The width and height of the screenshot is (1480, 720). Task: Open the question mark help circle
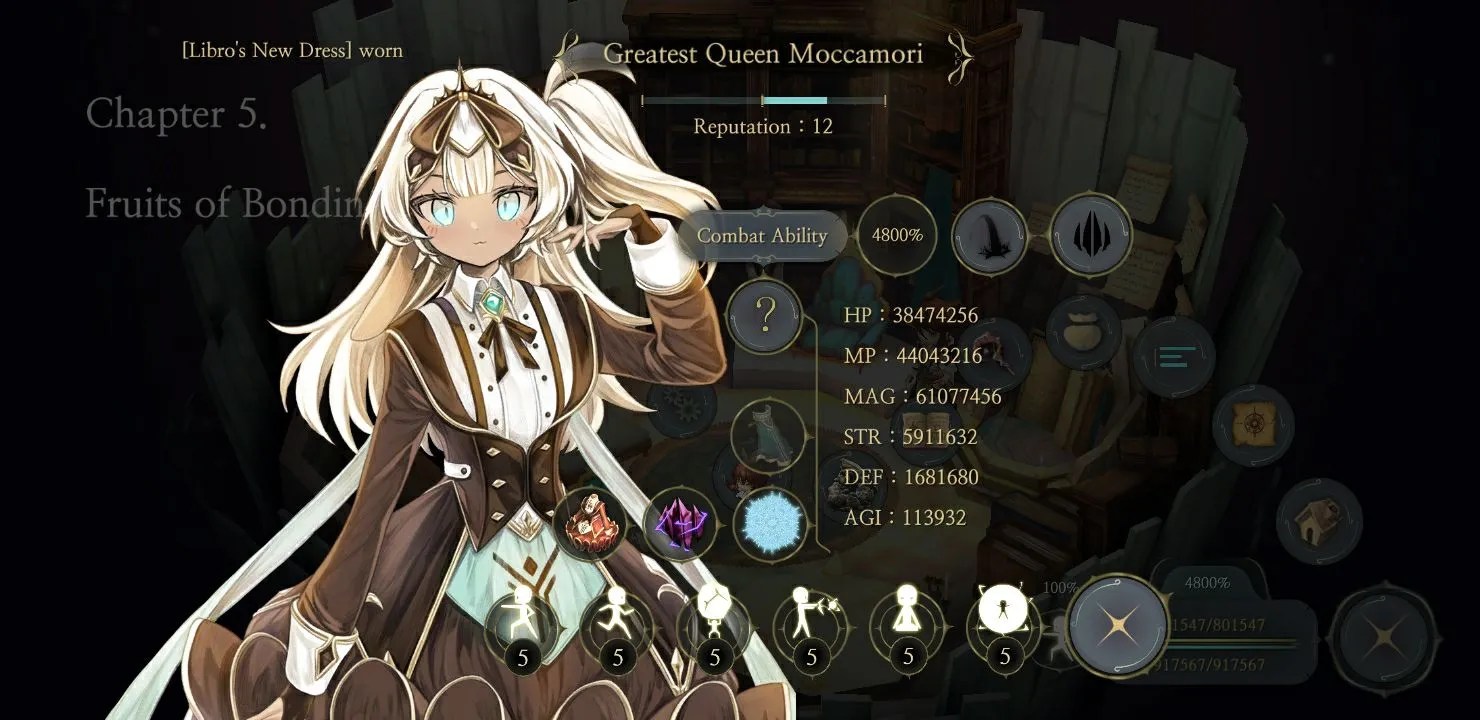[765, 316]
